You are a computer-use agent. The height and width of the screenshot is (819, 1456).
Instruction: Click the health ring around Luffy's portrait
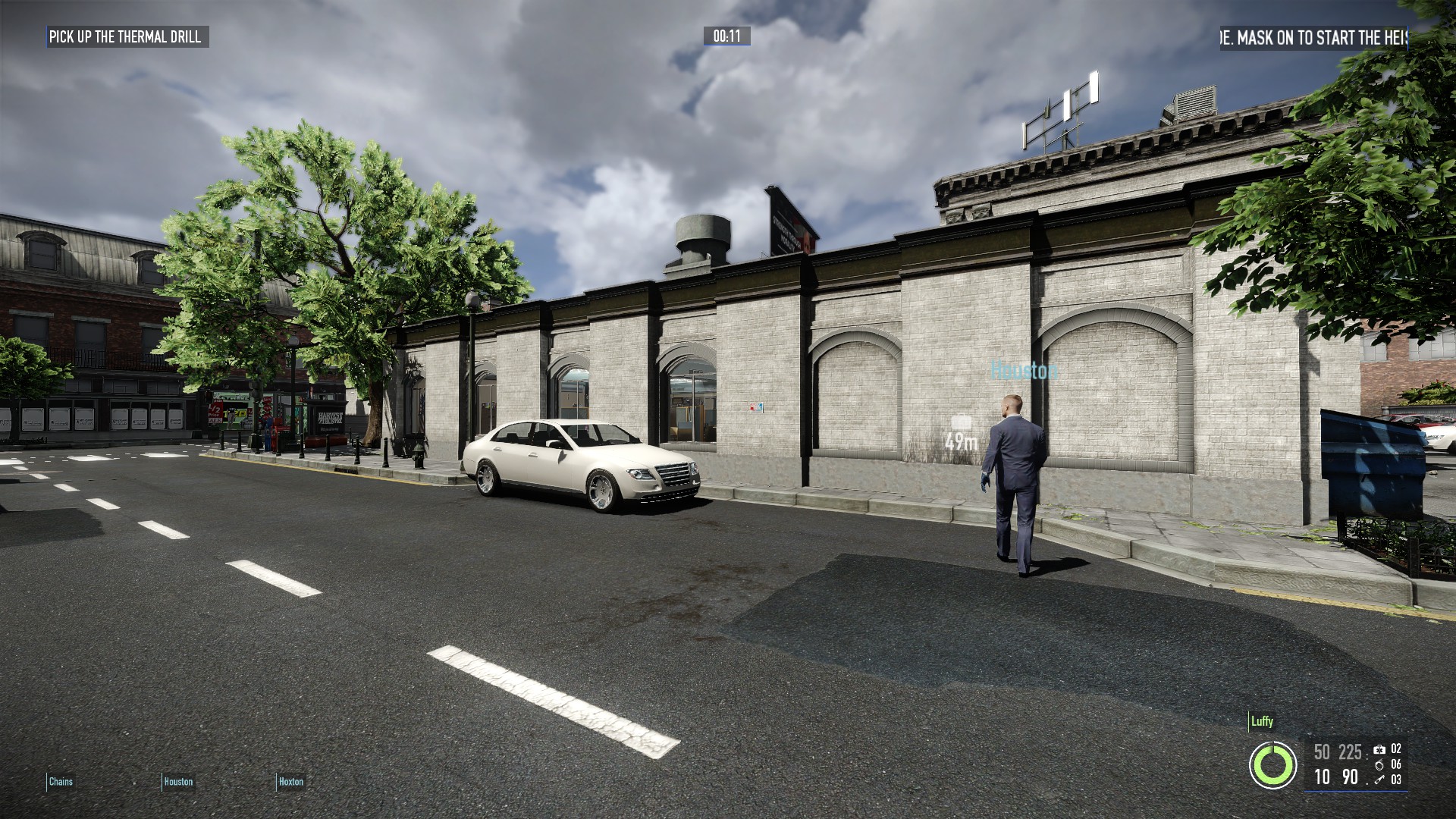1273,766
